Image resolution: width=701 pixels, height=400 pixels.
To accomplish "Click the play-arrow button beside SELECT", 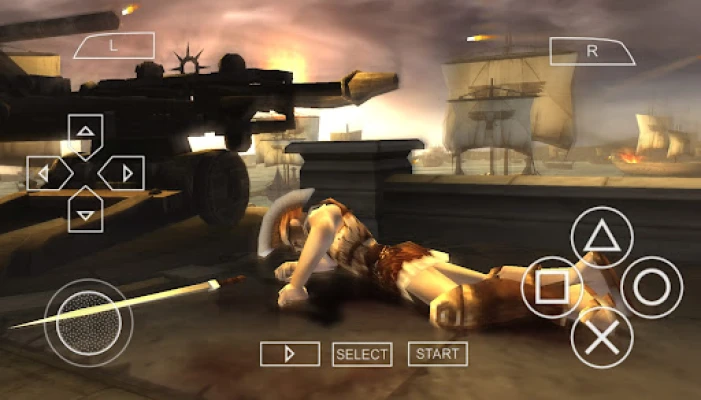I will 290,354.
